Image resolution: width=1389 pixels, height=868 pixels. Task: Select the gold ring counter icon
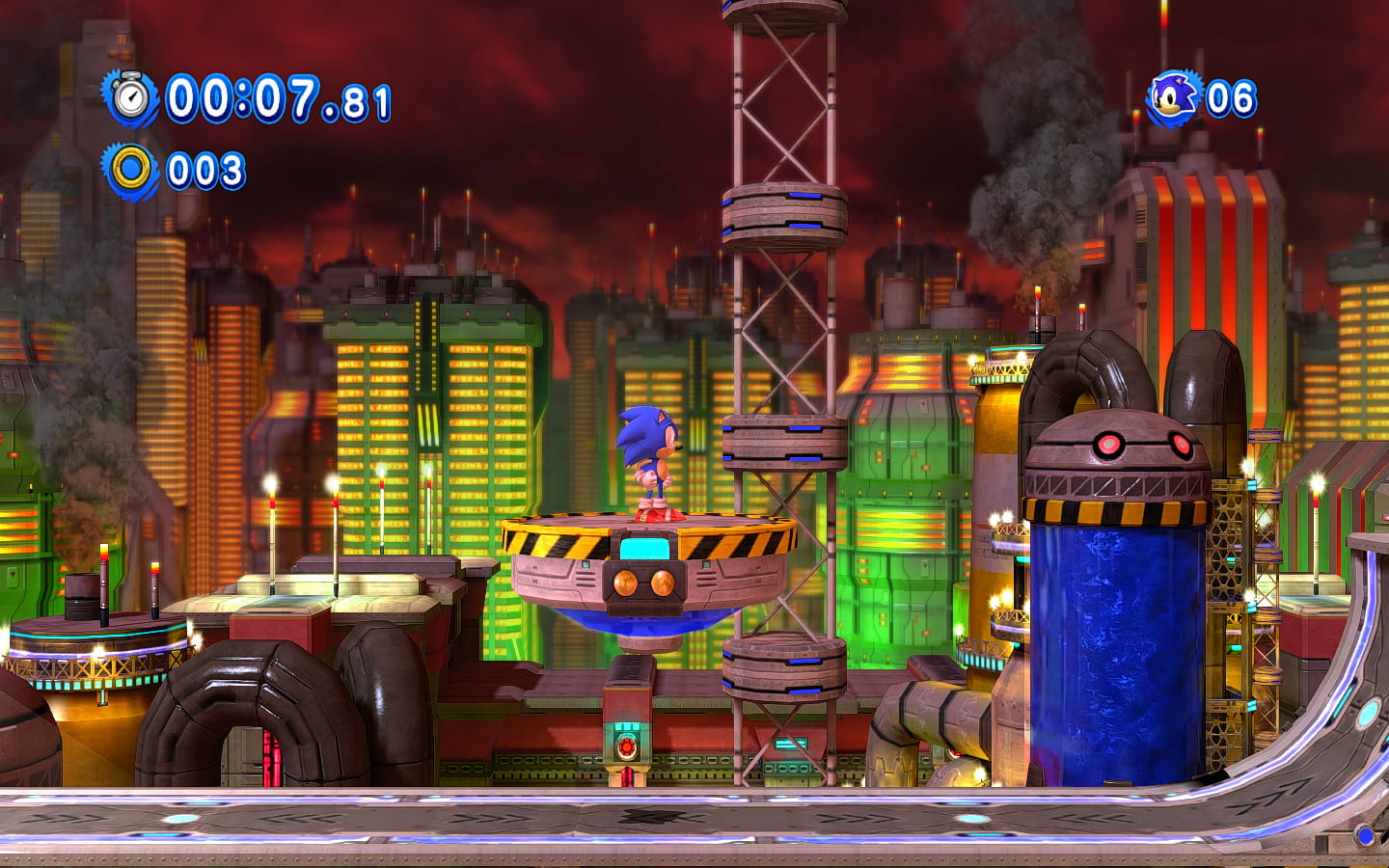pos(131,171)
